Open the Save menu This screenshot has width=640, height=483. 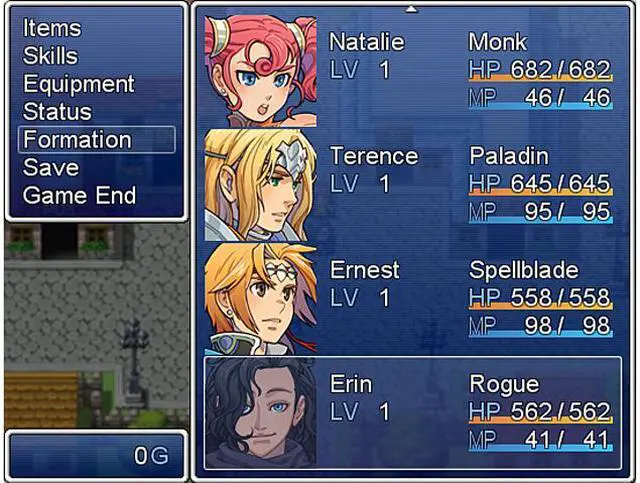tap(51, 168)
